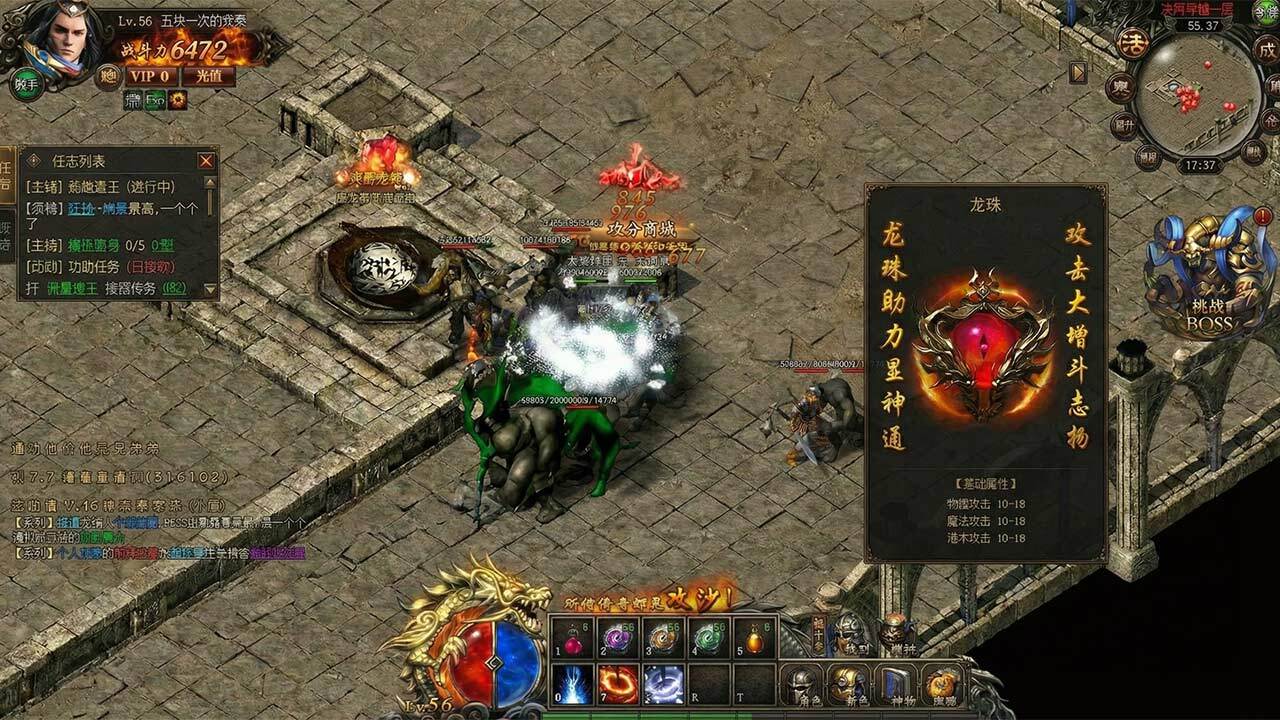Activate the blue lightning skill
Image resolution: width=1280 pixels, height=720 pixels.
(573, 684)
